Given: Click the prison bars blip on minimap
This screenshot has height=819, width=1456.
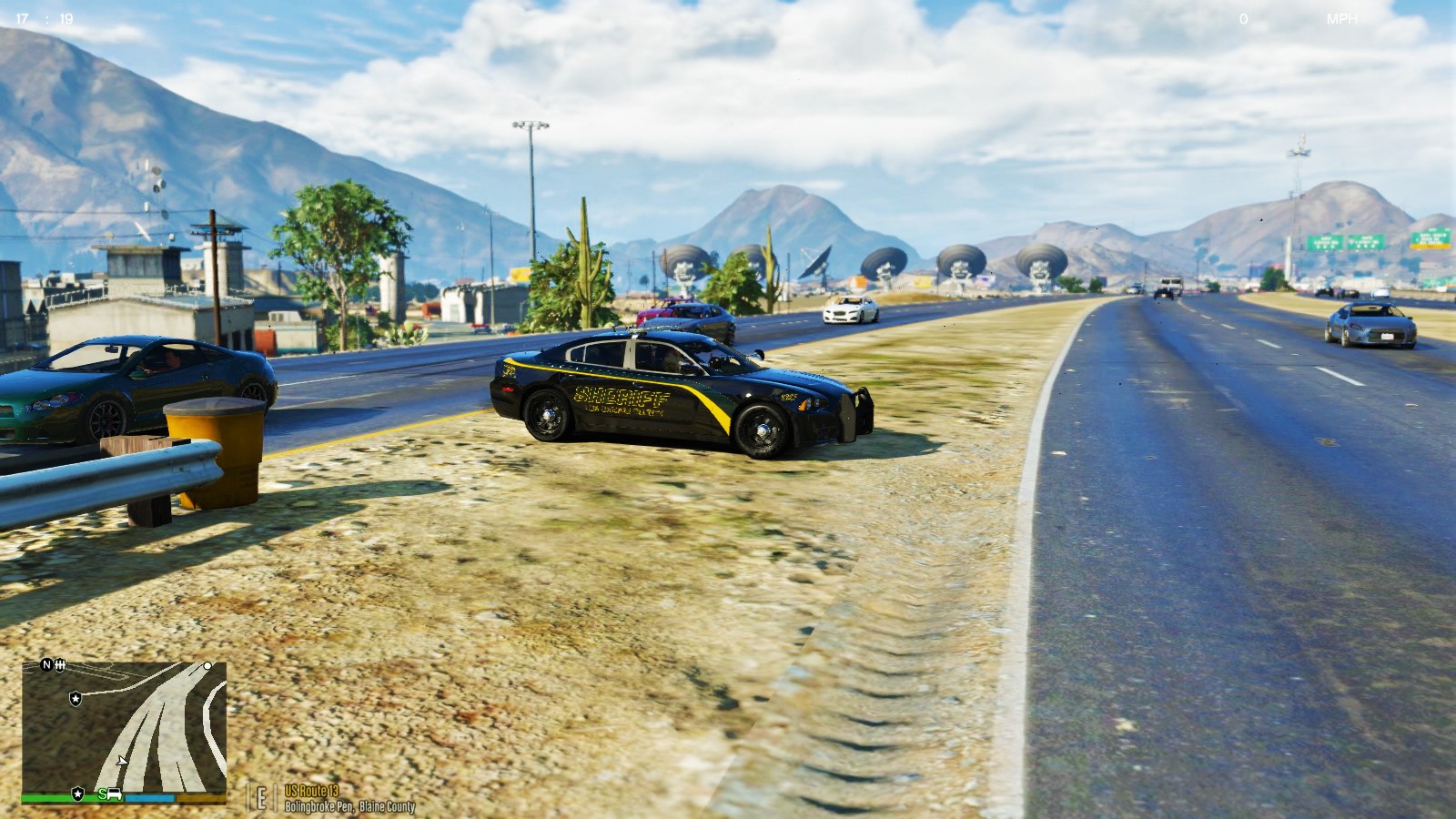Looking at the screenshot, I should point(60,665).
